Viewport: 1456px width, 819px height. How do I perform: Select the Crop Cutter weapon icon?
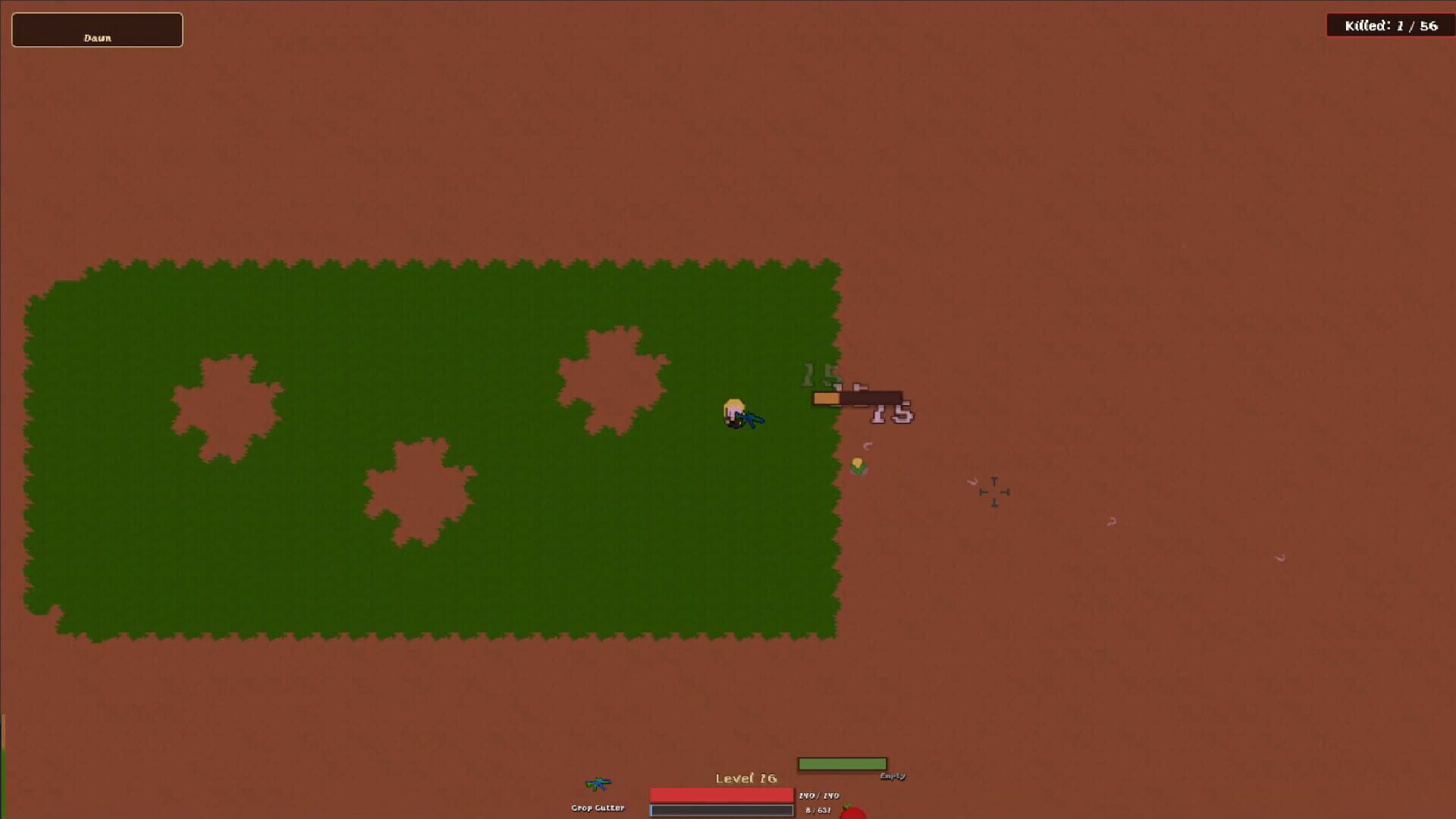click(599, 785)
